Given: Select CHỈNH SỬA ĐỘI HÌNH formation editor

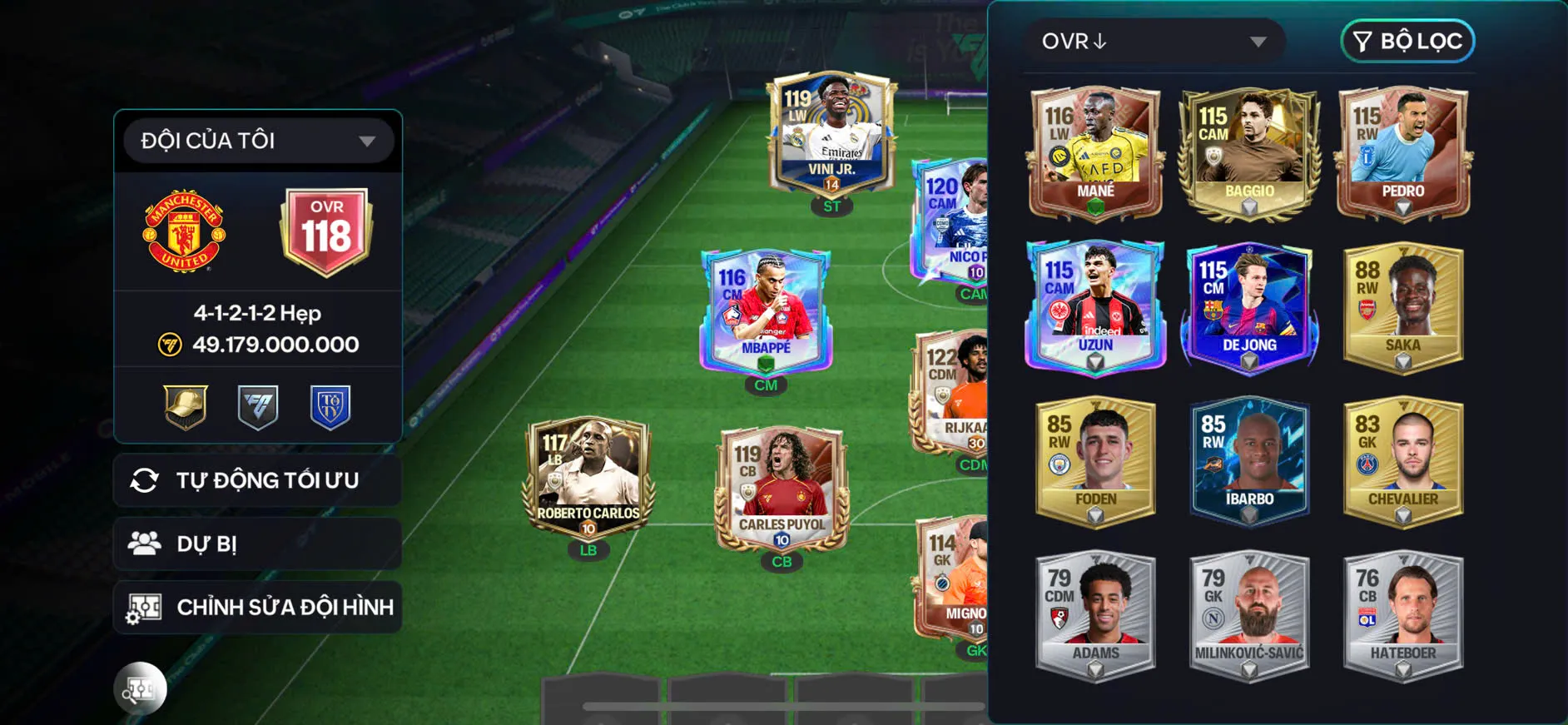Looking at the screenshot, I should [x=258, y=607].
